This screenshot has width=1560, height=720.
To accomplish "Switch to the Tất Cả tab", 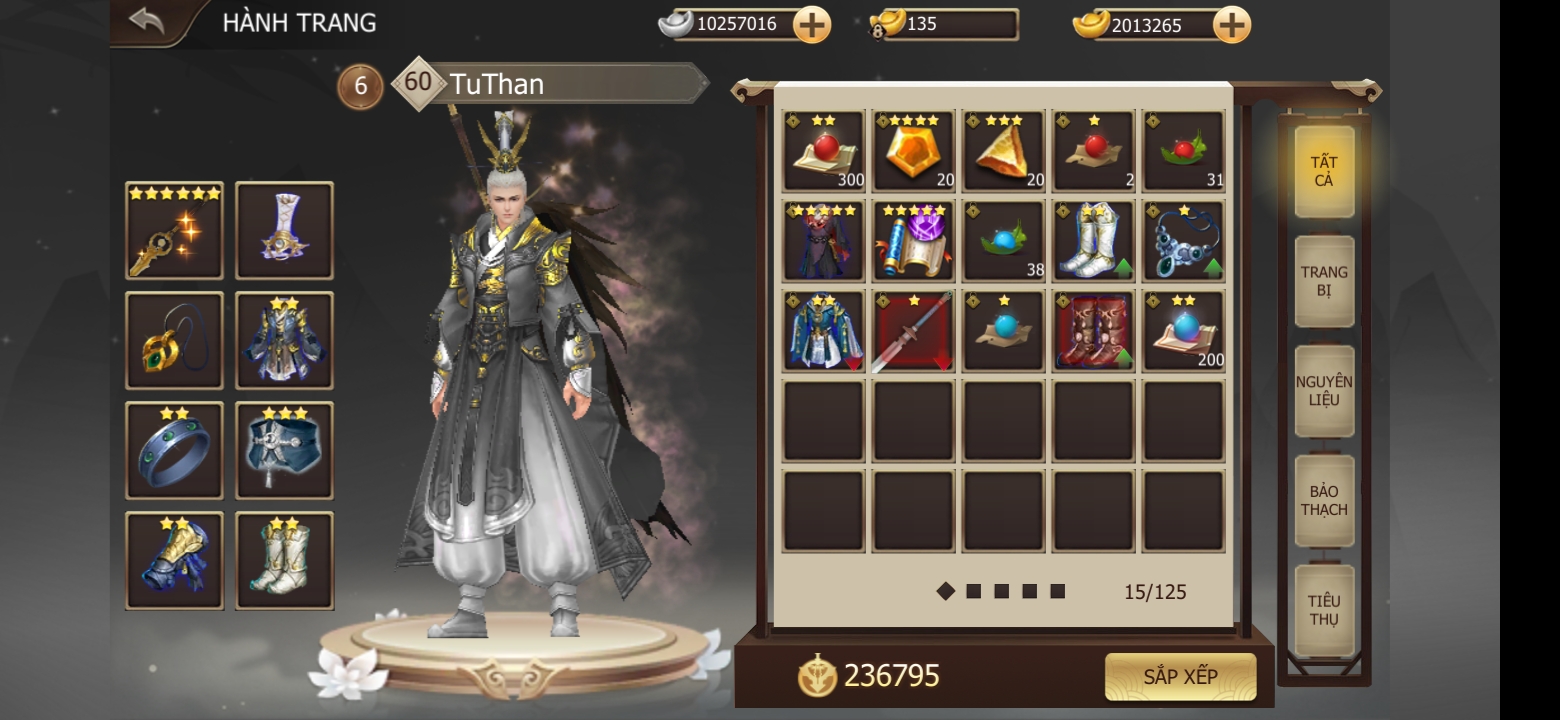I will click(x=1324, y=171).
